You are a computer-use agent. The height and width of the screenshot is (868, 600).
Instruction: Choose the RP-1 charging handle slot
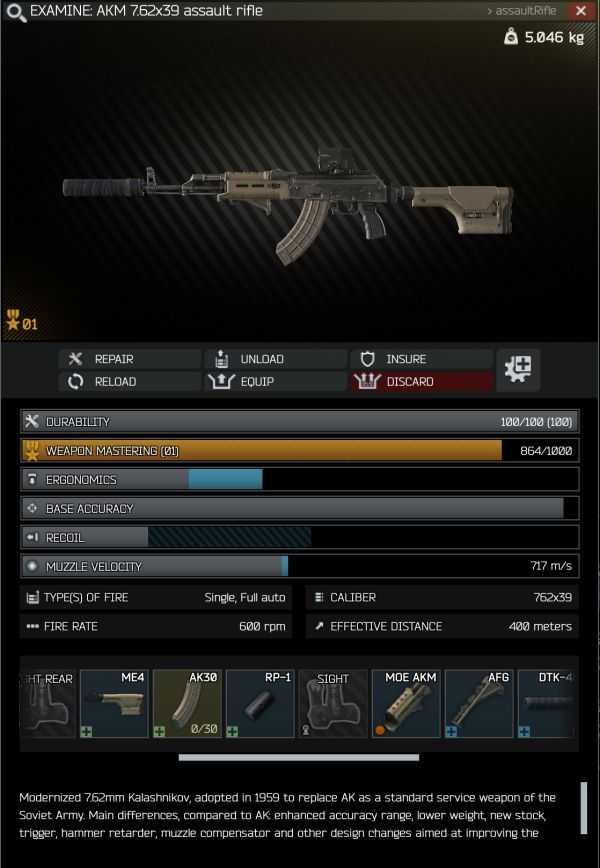(260, 704)
